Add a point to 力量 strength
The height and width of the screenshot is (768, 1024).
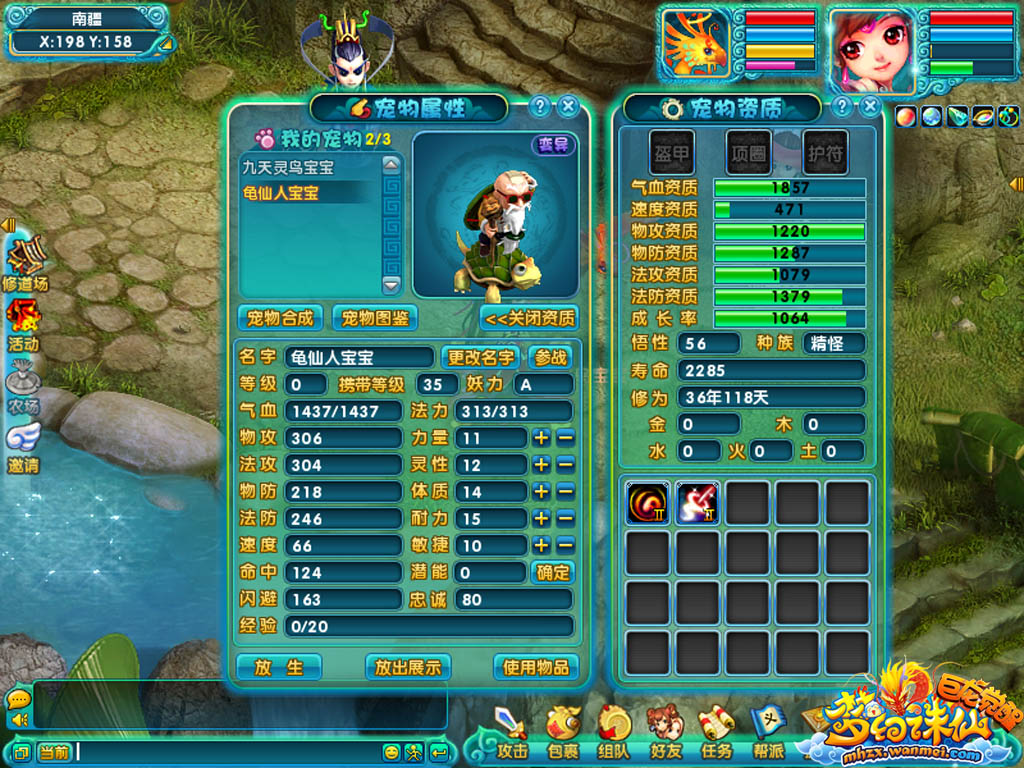(541, 438)
